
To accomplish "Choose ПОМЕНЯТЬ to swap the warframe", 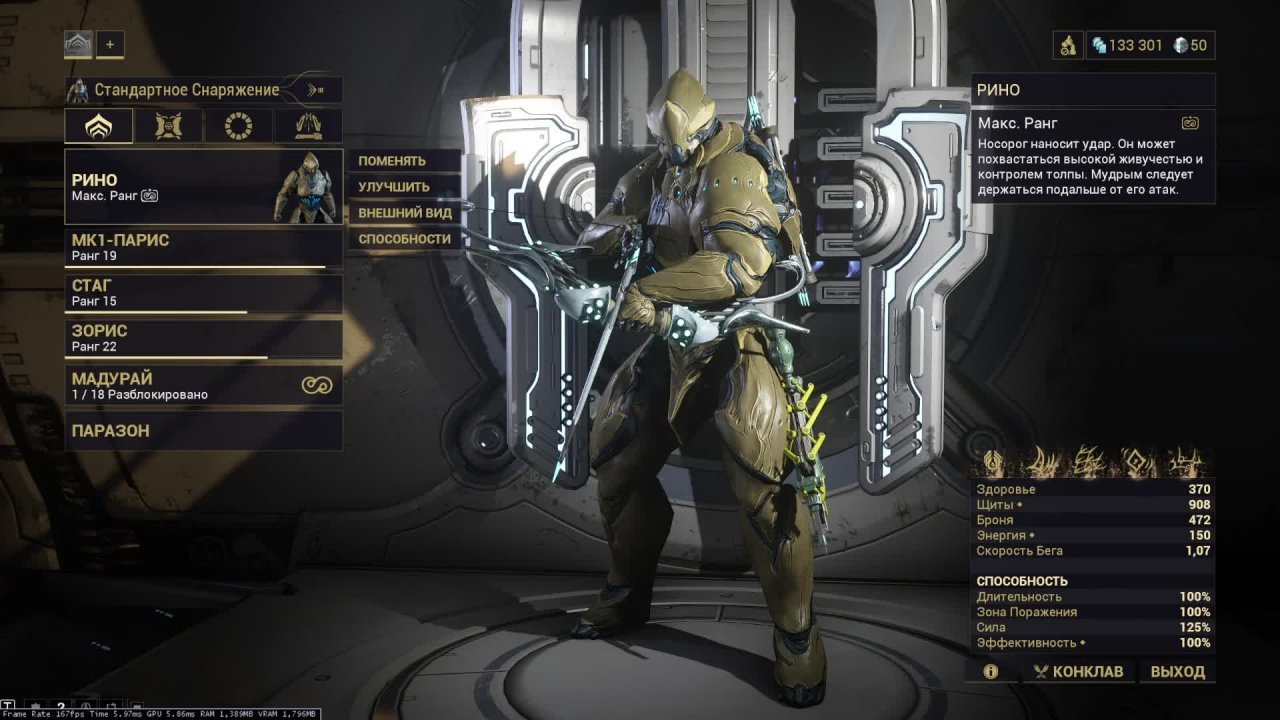I will pos(393,161).
